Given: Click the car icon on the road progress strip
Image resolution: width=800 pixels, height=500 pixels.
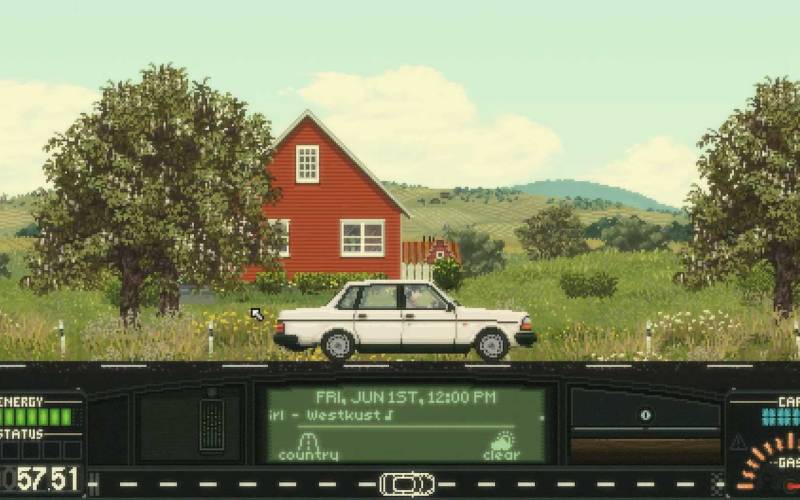Looking at the screenshot, I should 407,484.
